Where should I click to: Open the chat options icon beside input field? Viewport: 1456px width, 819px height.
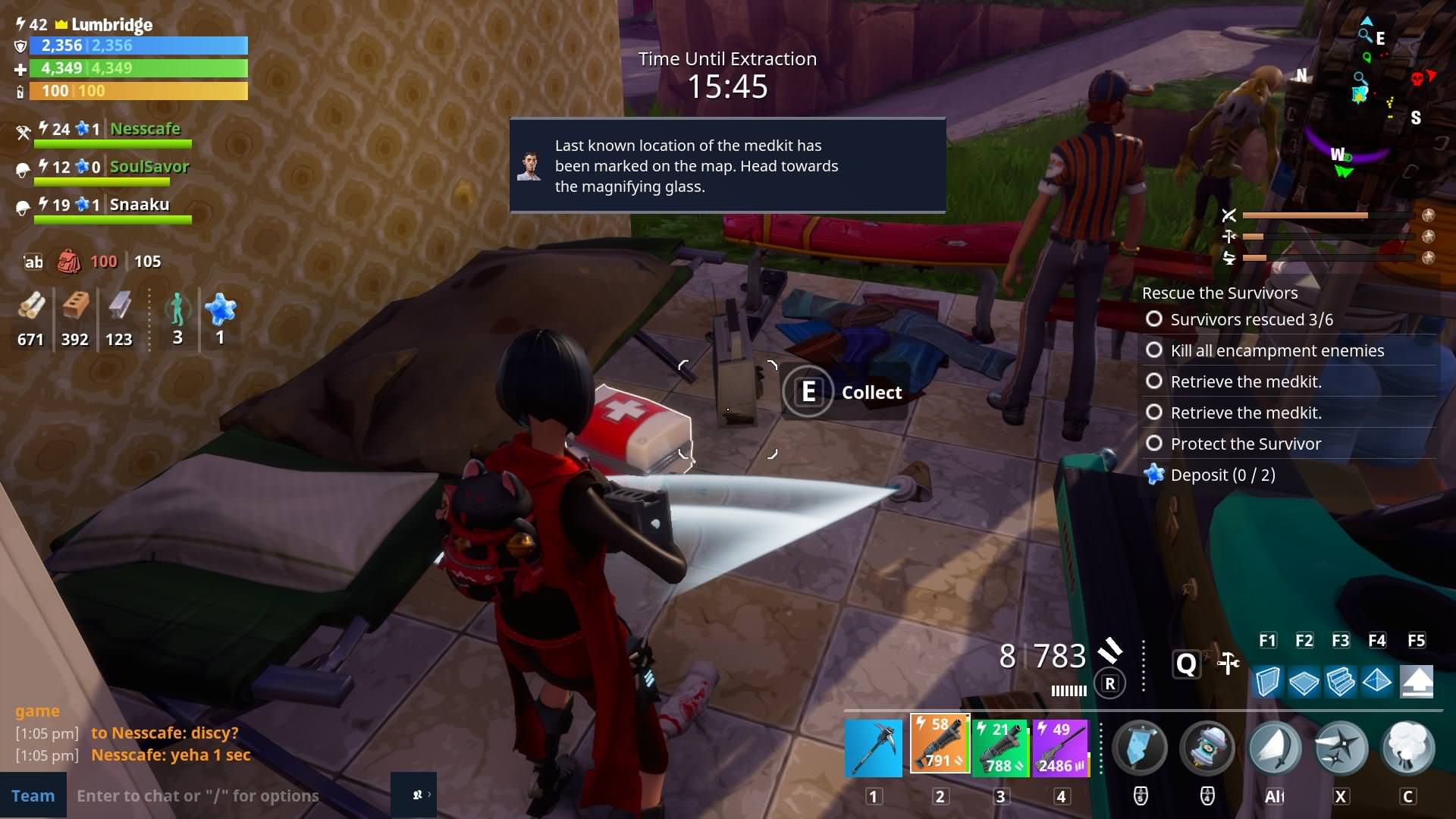[416, 795]
